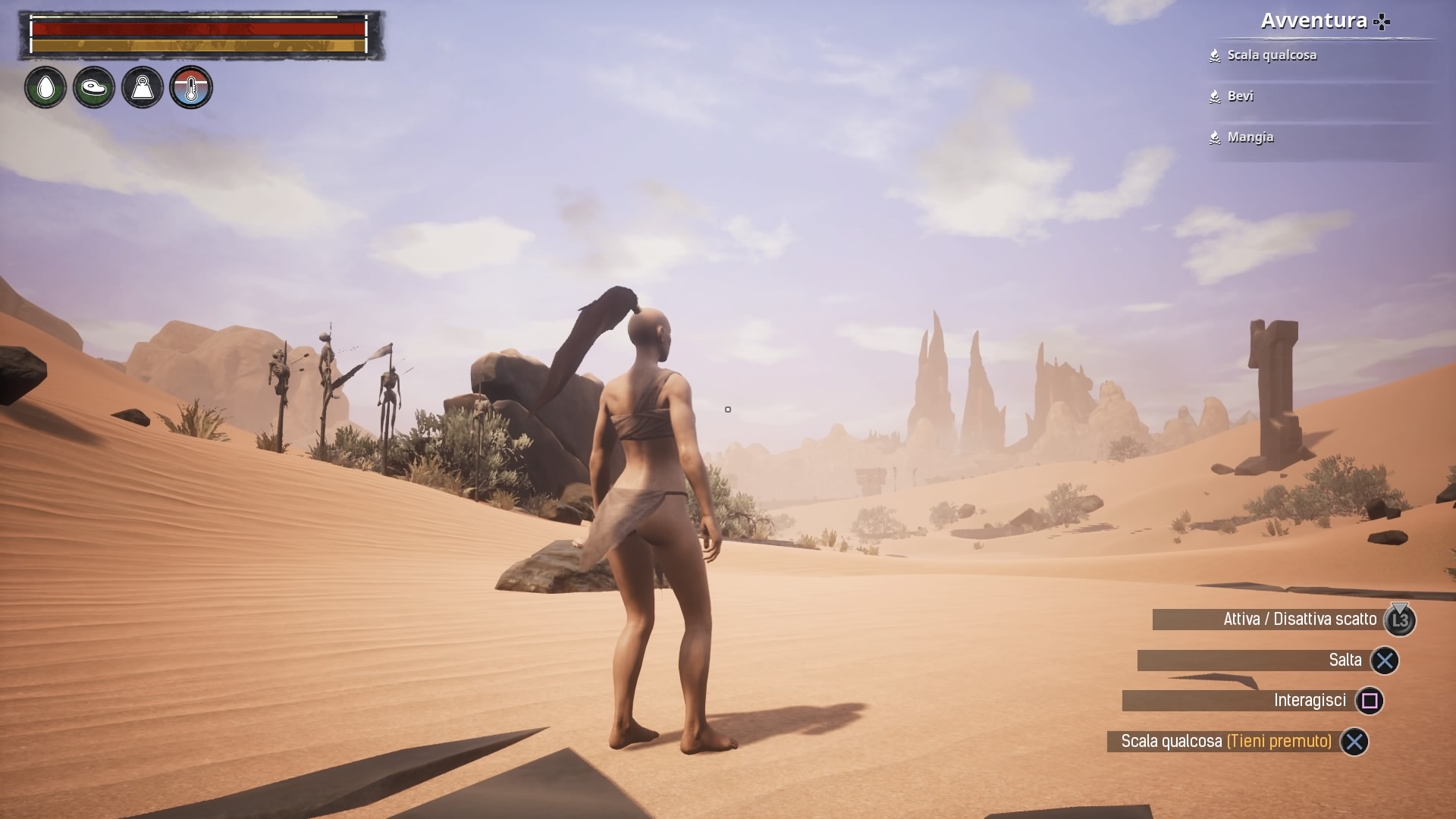This screenshot has width=1456, height=819.
Task: Select the 'Mangia' journey step
Action: pos(1250,137)
